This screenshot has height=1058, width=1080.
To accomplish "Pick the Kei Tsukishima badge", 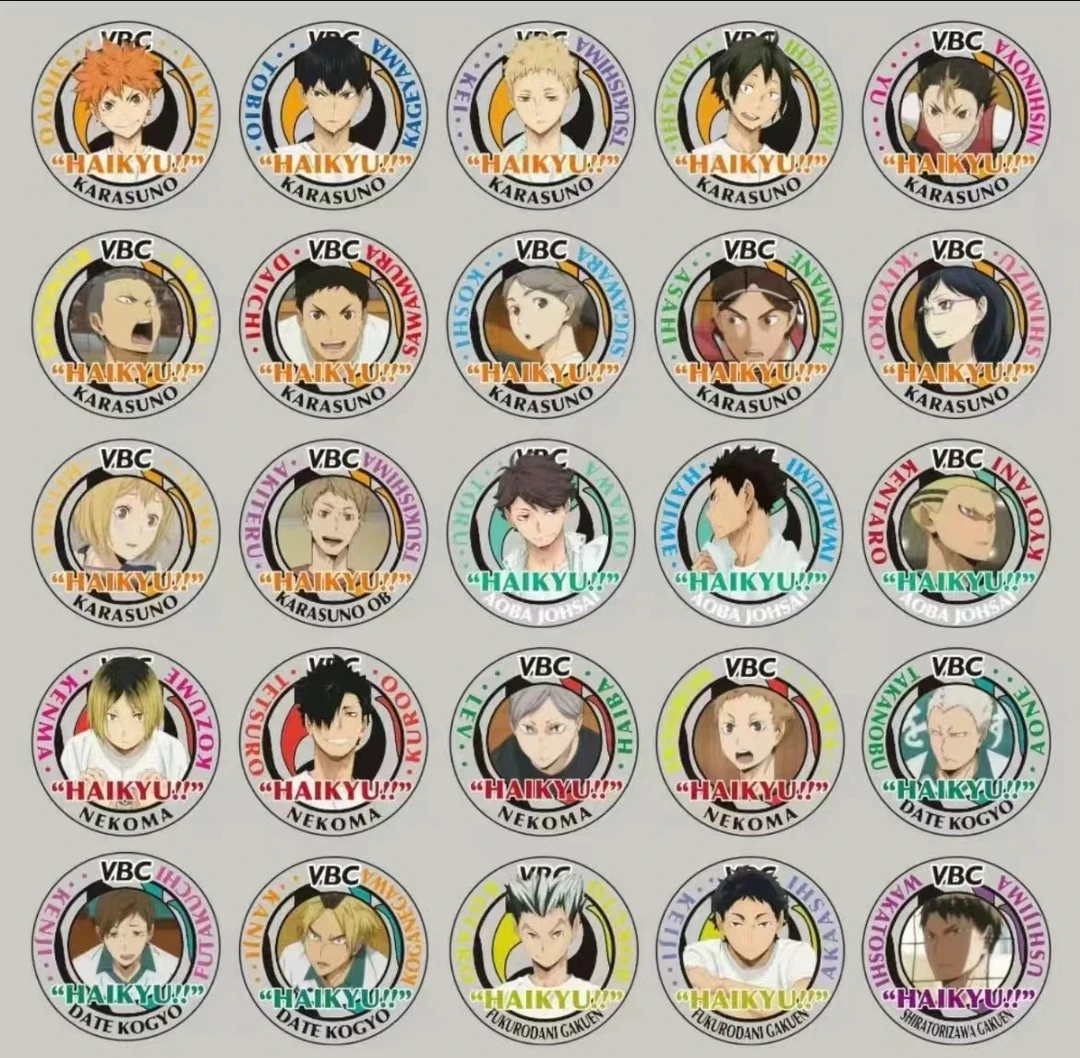I will 541,117.
